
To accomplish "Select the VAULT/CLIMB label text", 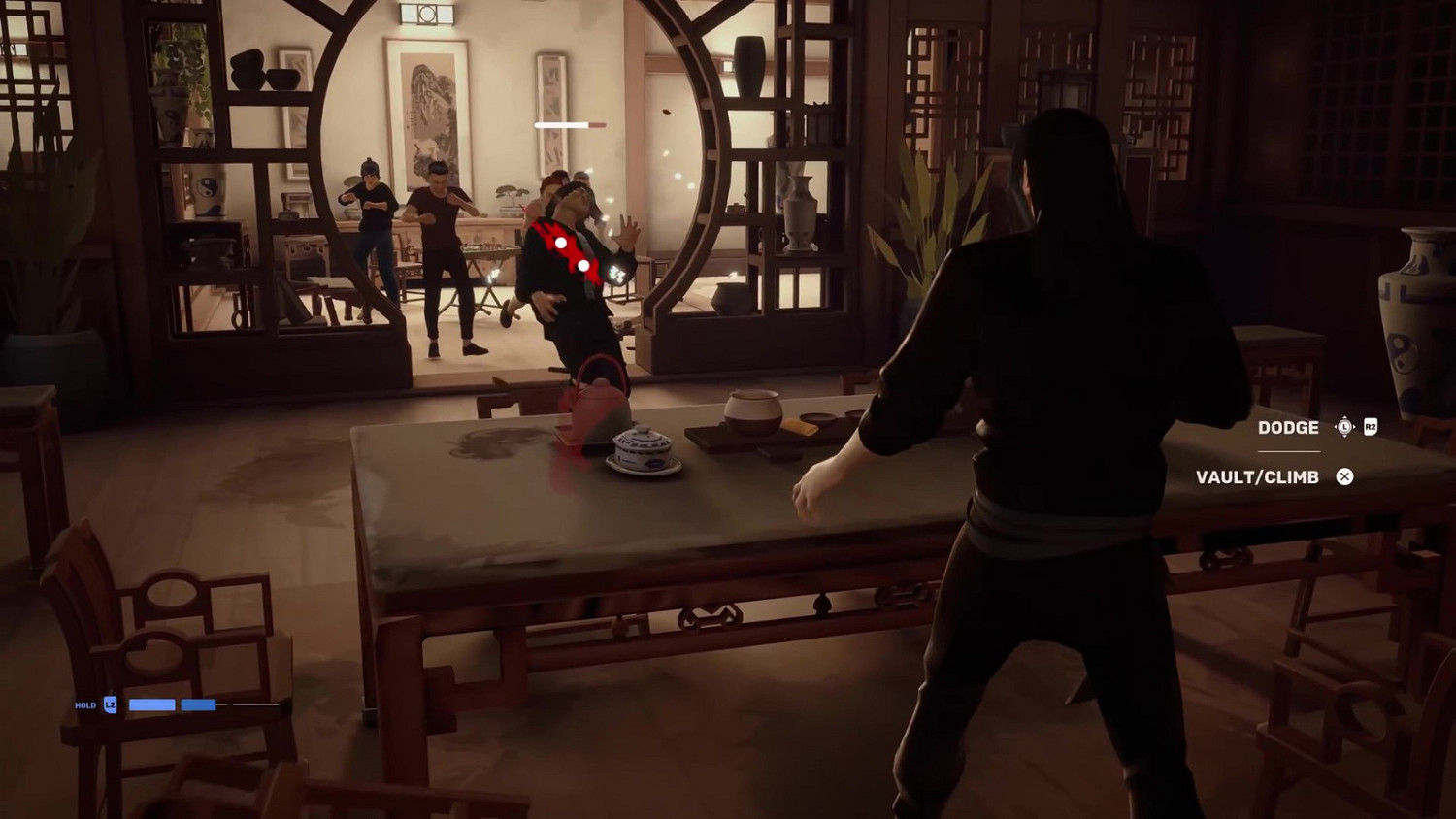I will (1257, 476).
